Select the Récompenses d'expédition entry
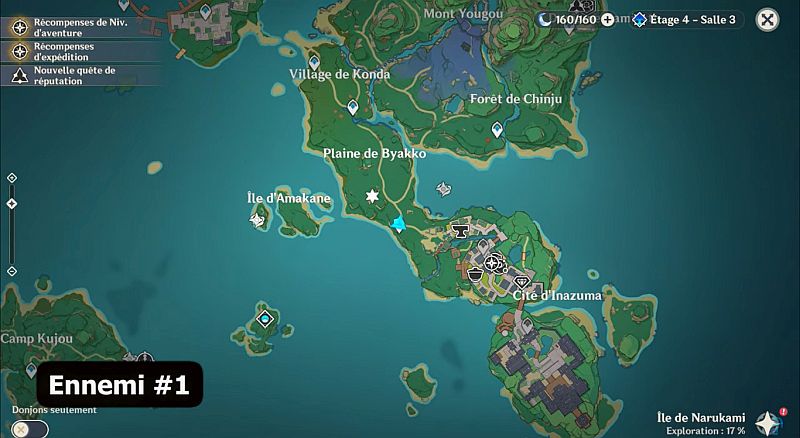 70,51
